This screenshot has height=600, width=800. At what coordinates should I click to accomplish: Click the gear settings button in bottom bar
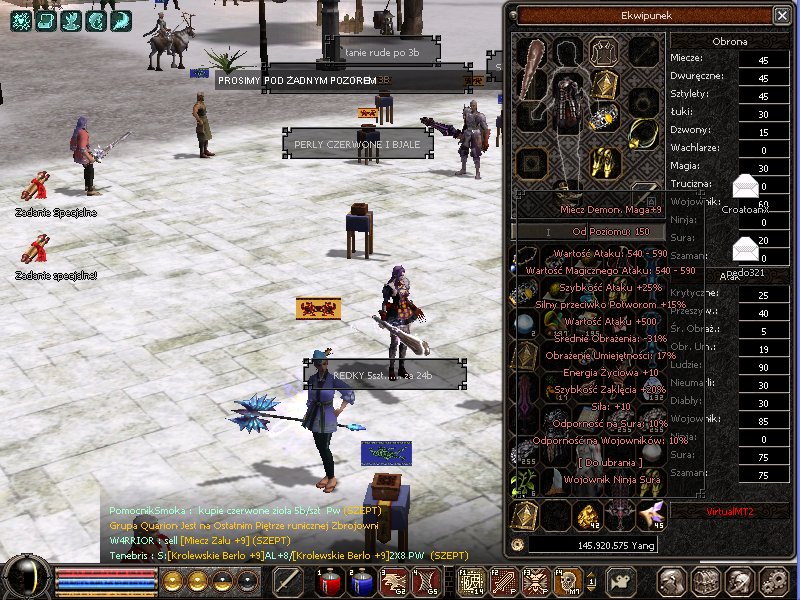point(774,581)
